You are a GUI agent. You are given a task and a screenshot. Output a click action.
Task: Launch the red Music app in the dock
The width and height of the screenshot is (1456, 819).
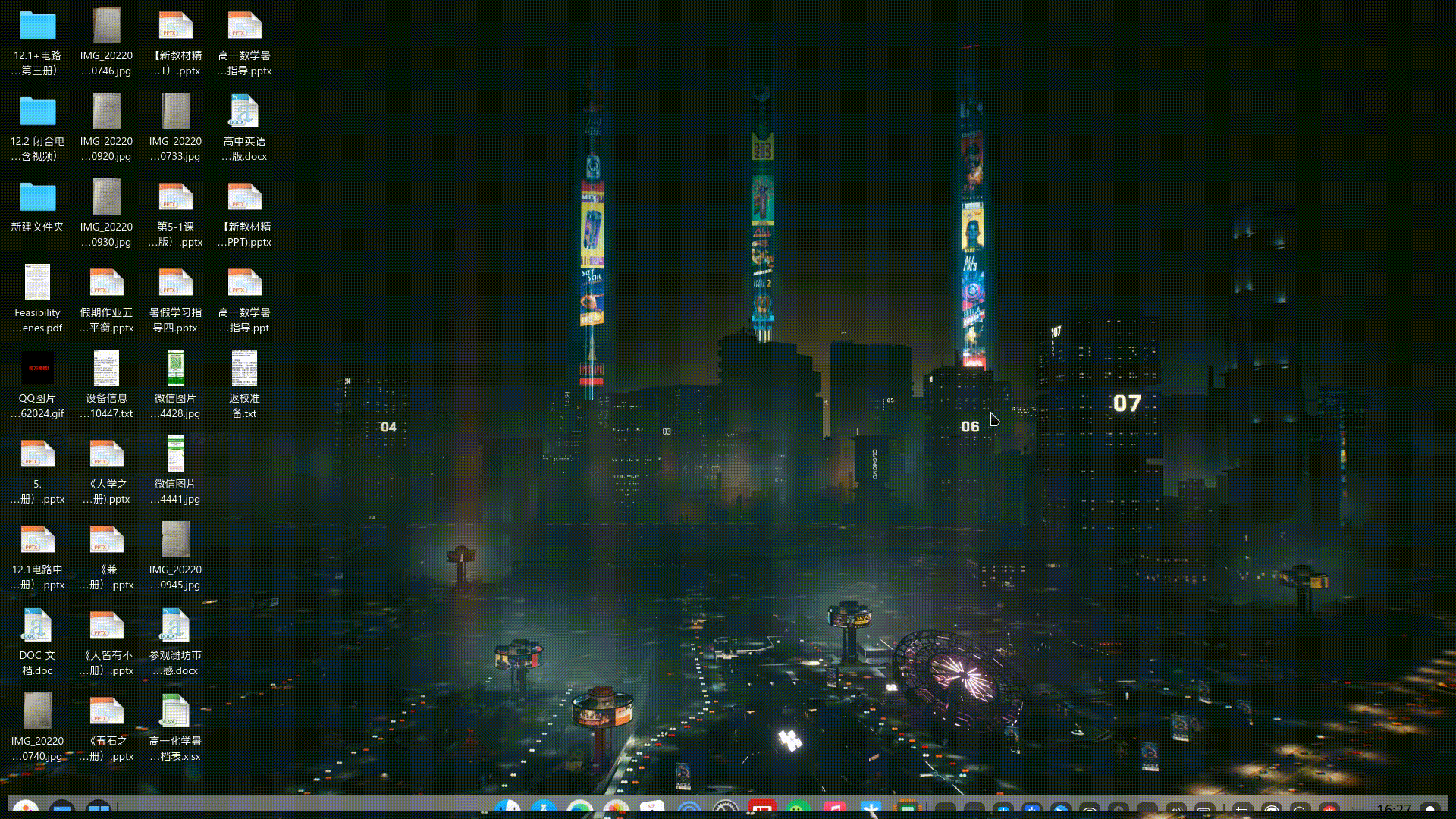click(836, 806)
